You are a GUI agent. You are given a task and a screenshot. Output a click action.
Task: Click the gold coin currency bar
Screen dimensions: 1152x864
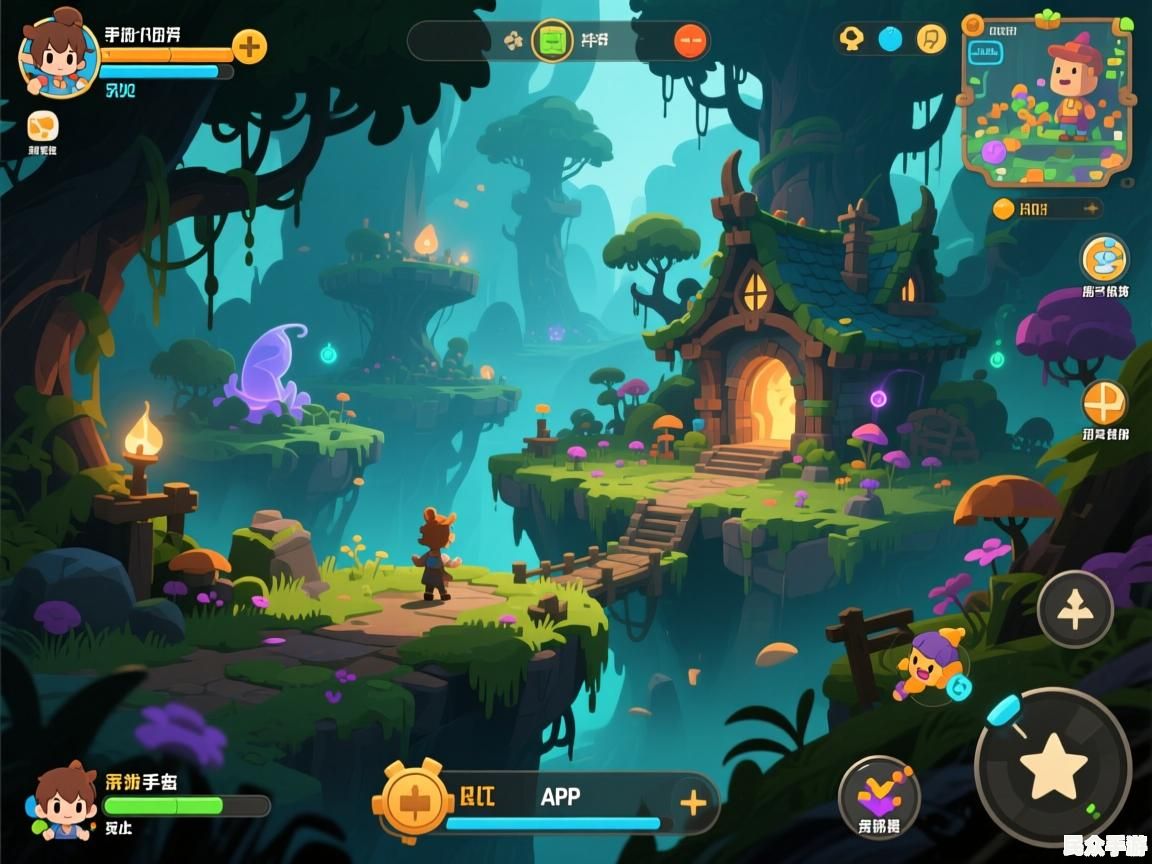[x=1047, y=208]
